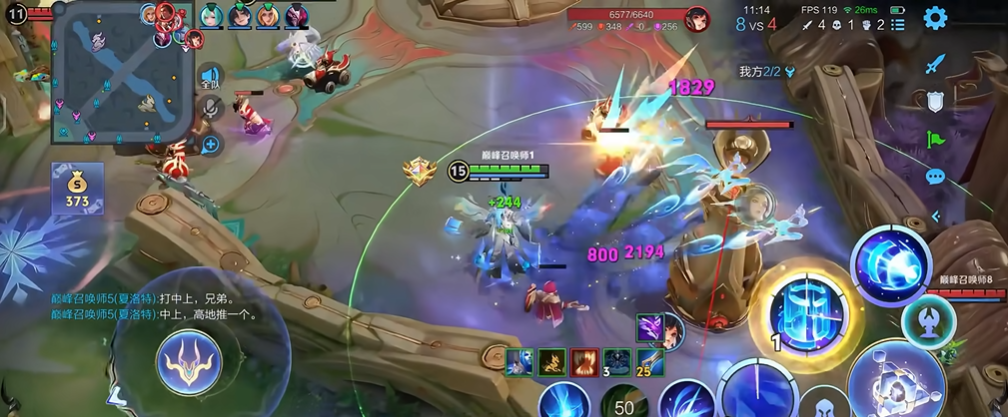This screenshot has height=417, width=1008.
Task: Send the shield retreat signal
Action: click(x=935, y=101)
